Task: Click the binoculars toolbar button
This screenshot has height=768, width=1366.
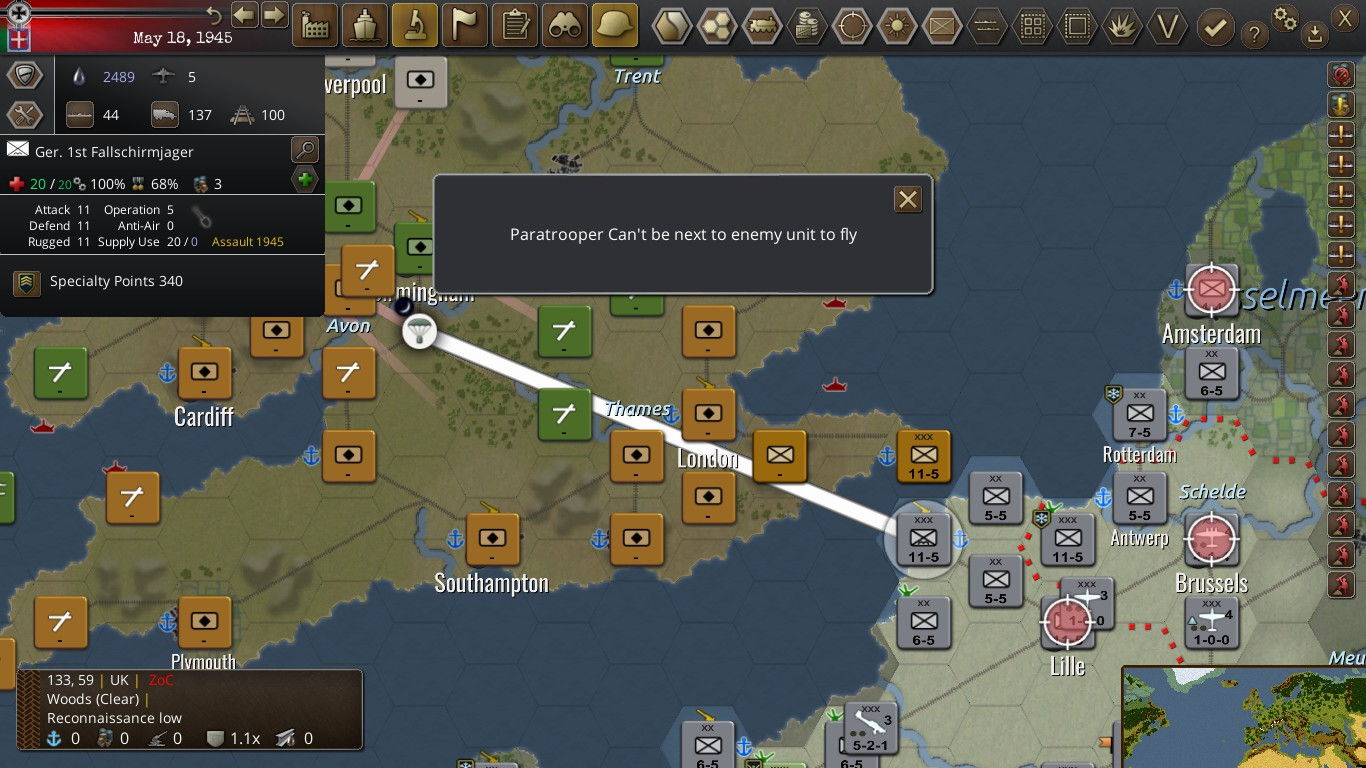Action: [565, 24]
